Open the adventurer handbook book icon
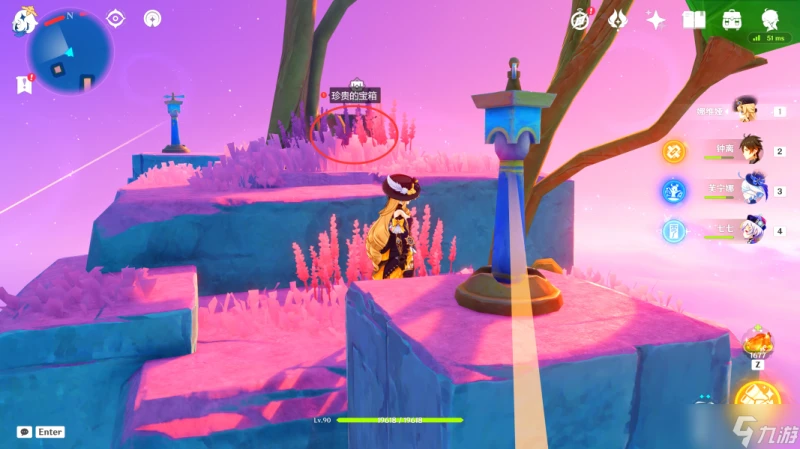The image size is (800, 449). tap(694, 20)
